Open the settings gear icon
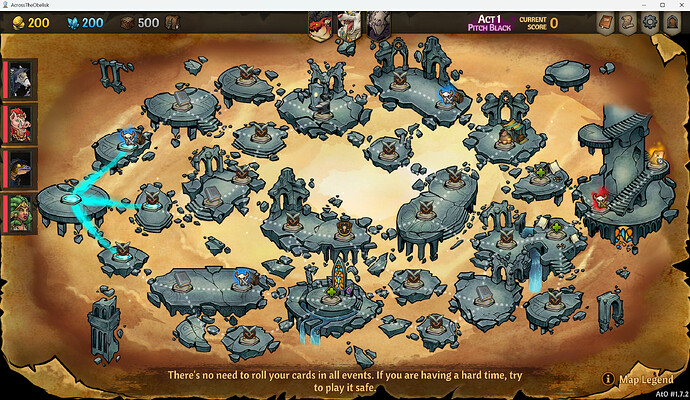The width and height of the screenshot is (690, 400). pyautogui.click(x=649, y=23)
